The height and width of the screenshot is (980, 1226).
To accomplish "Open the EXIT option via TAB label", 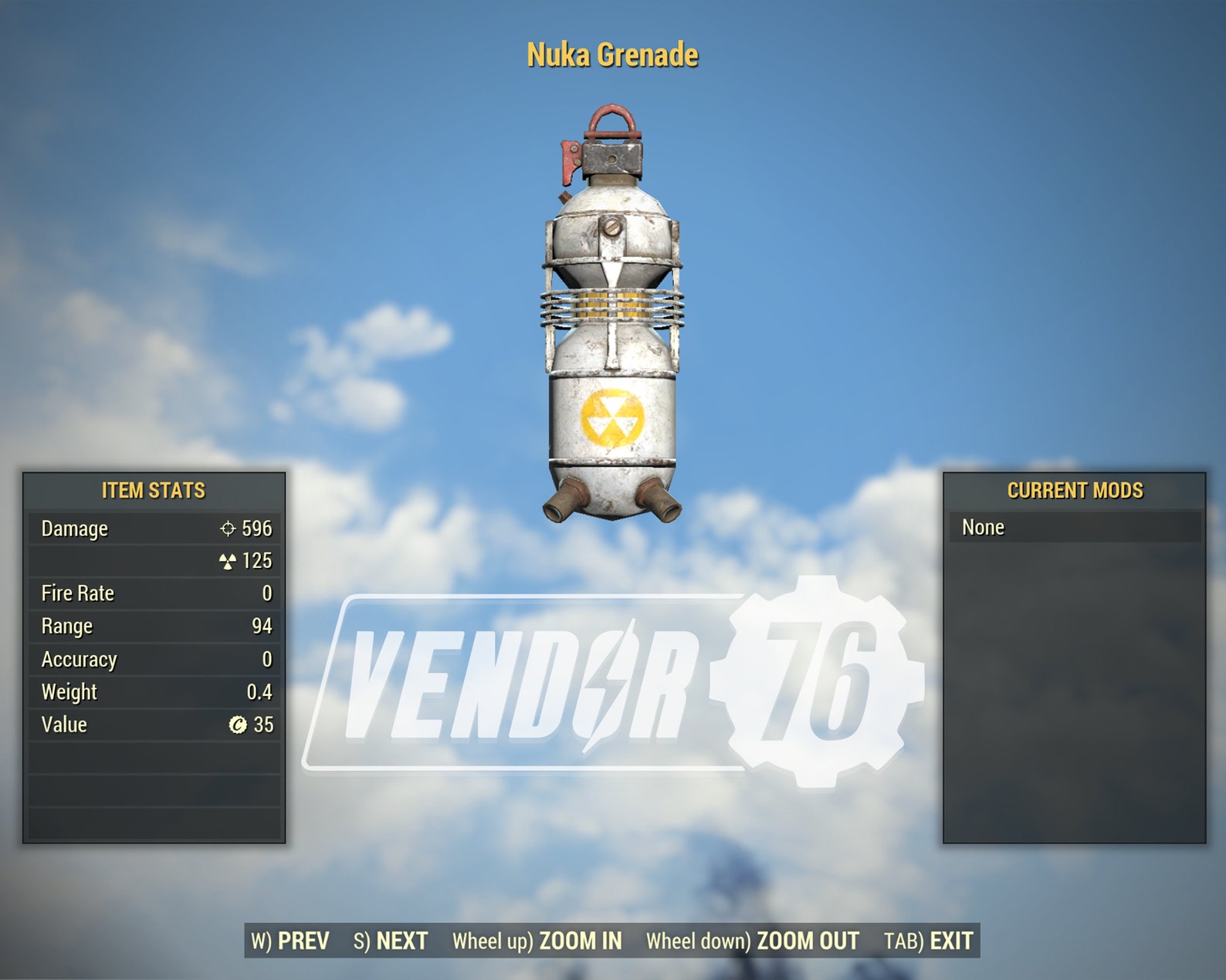I will 926,941.
